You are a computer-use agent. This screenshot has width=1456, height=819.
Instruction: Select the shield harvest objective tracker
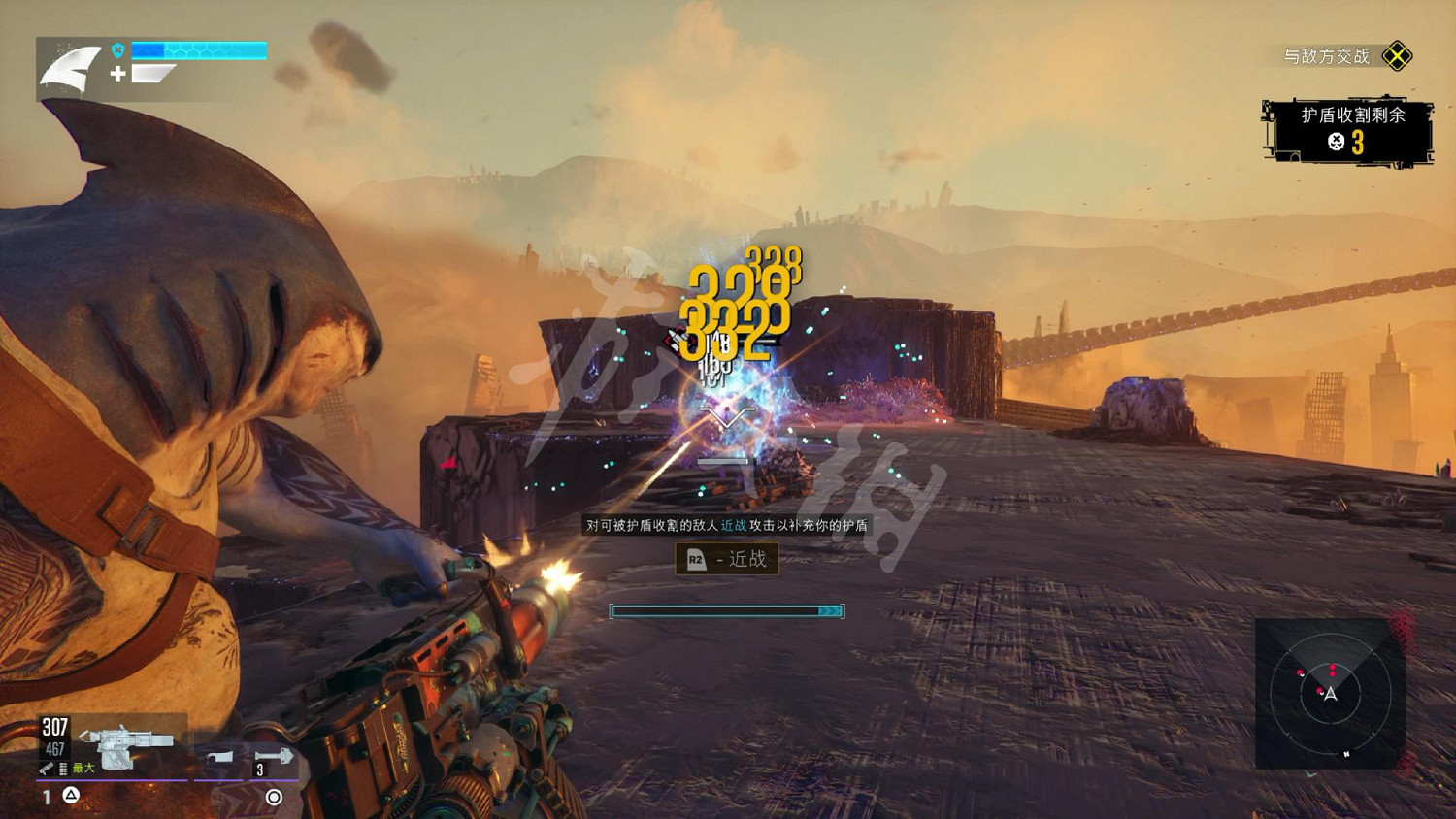coord(1348,129)
